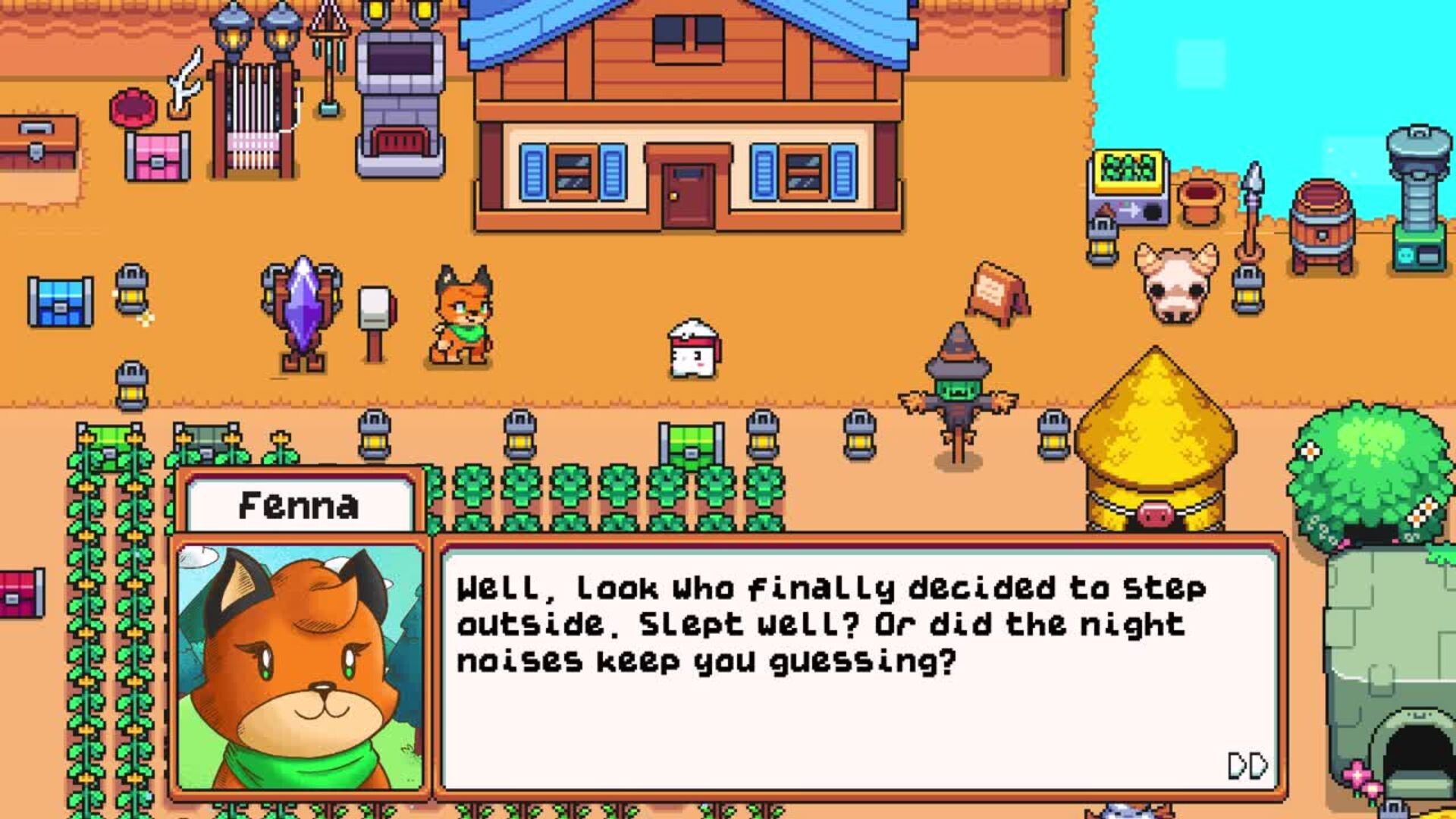Select the scarecrow in the field
The image size is (1456, 819).
click(957, 387)
